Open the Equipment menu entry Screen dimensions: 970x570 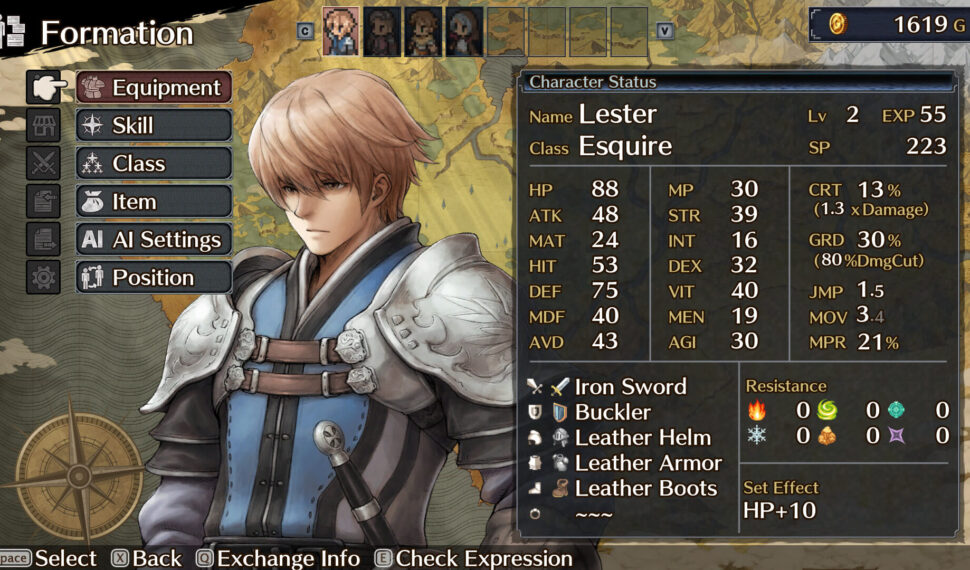point(154,88)
